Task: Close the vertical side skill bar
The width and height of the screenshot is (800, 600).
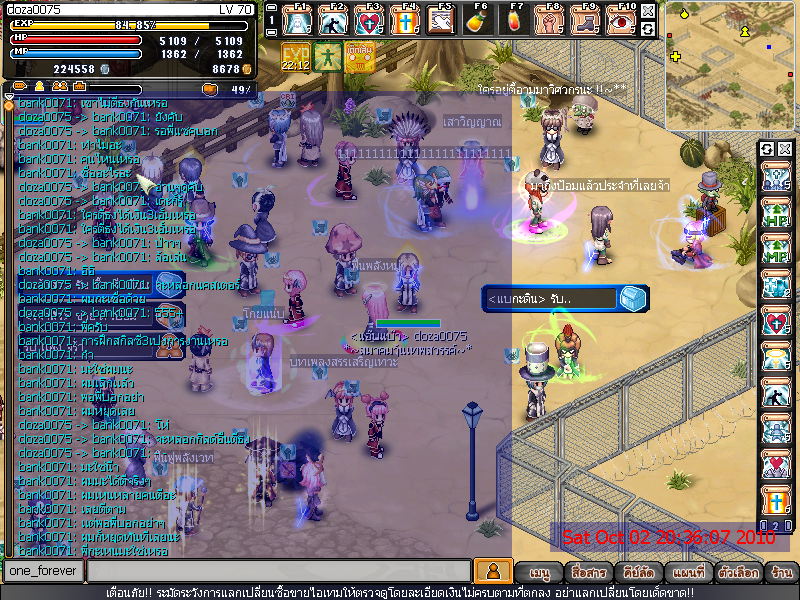Action: [x=785, y=149]
